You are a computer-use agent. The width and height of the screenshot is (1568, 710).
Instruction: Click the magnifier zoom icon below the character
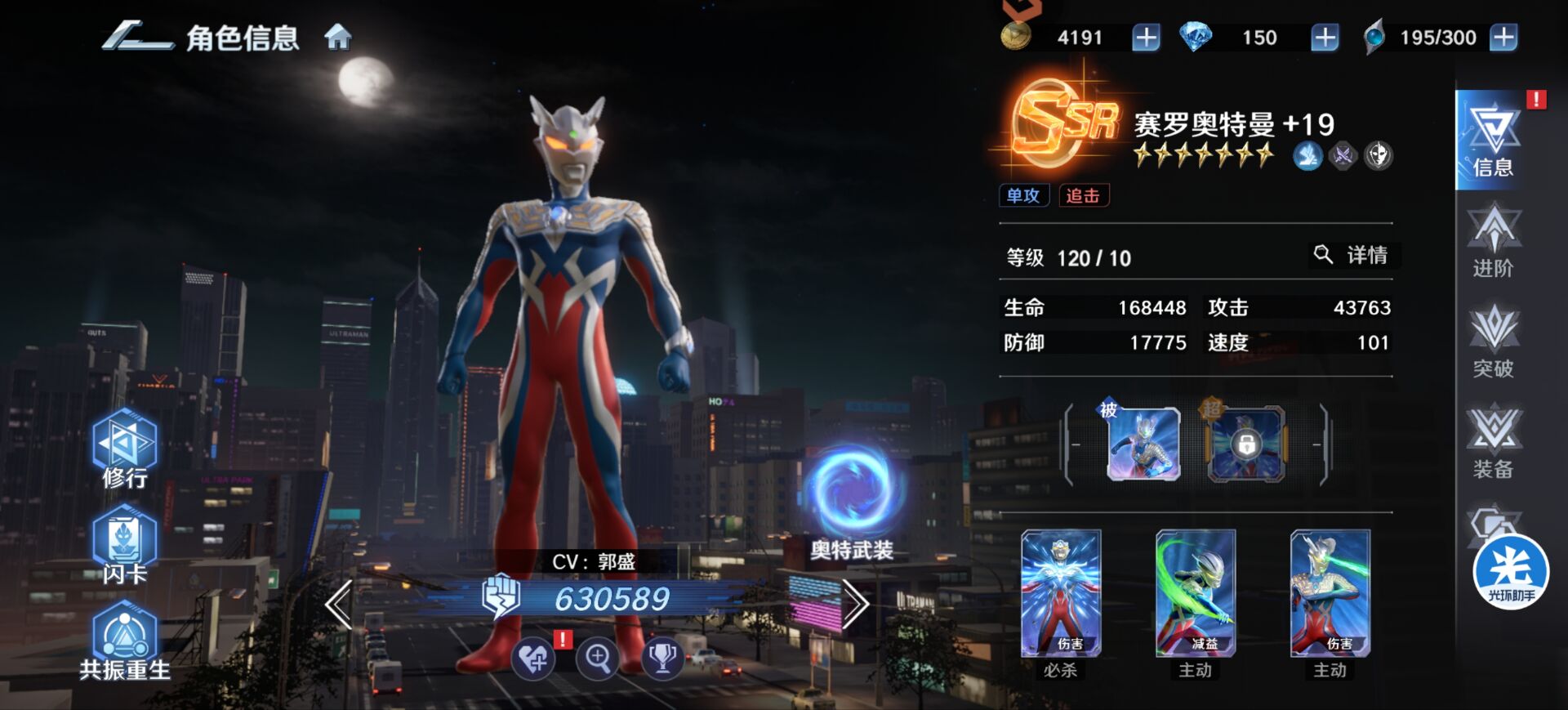597,657
